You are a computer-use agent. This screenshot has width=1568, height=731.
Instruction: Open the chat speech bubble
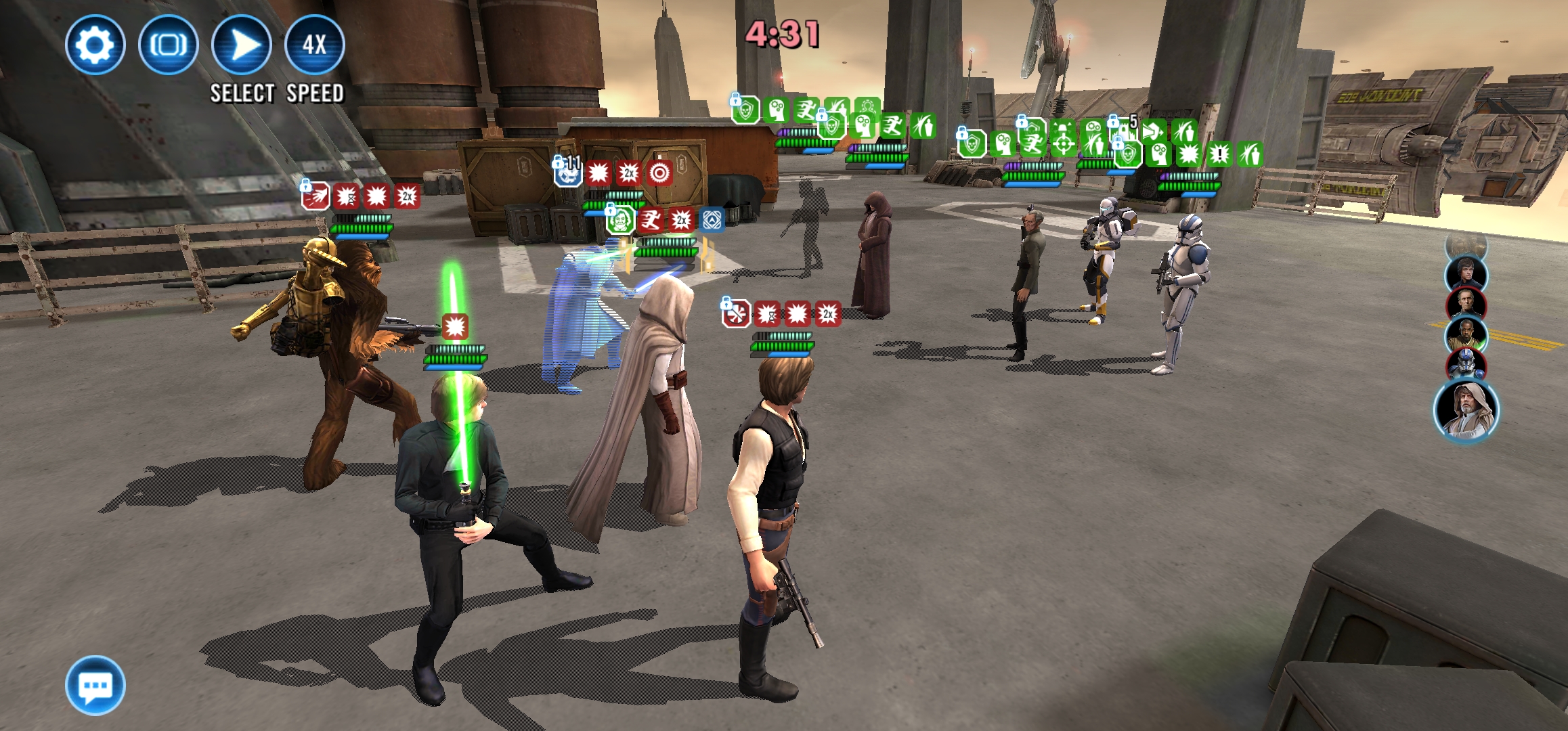point(95,685)
